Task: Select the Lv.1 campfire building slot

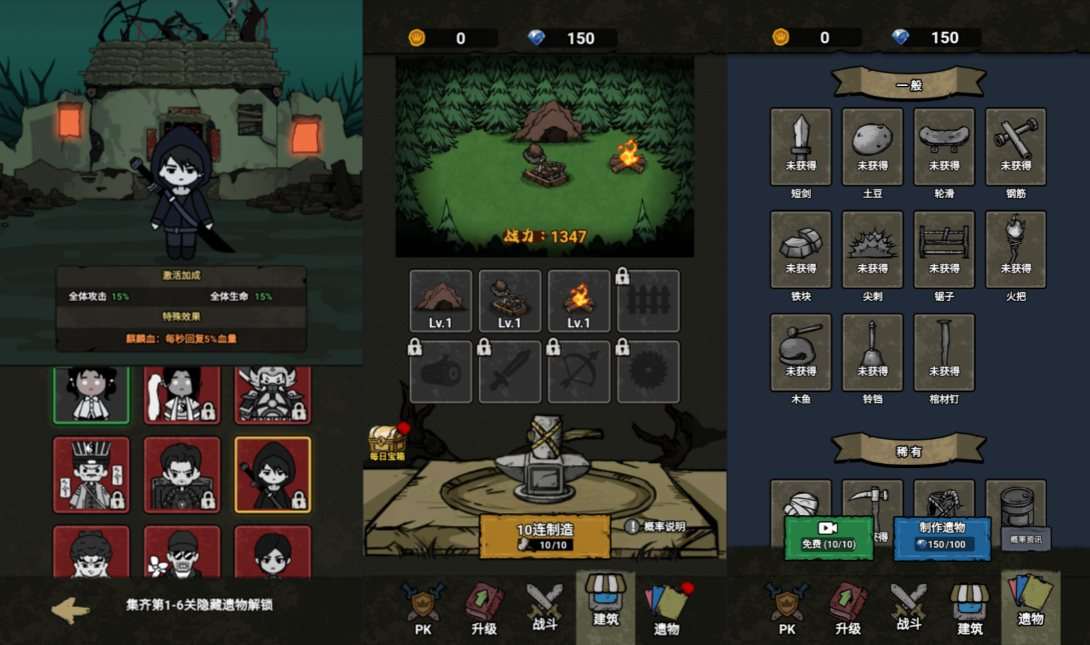Action: [579, 301]
